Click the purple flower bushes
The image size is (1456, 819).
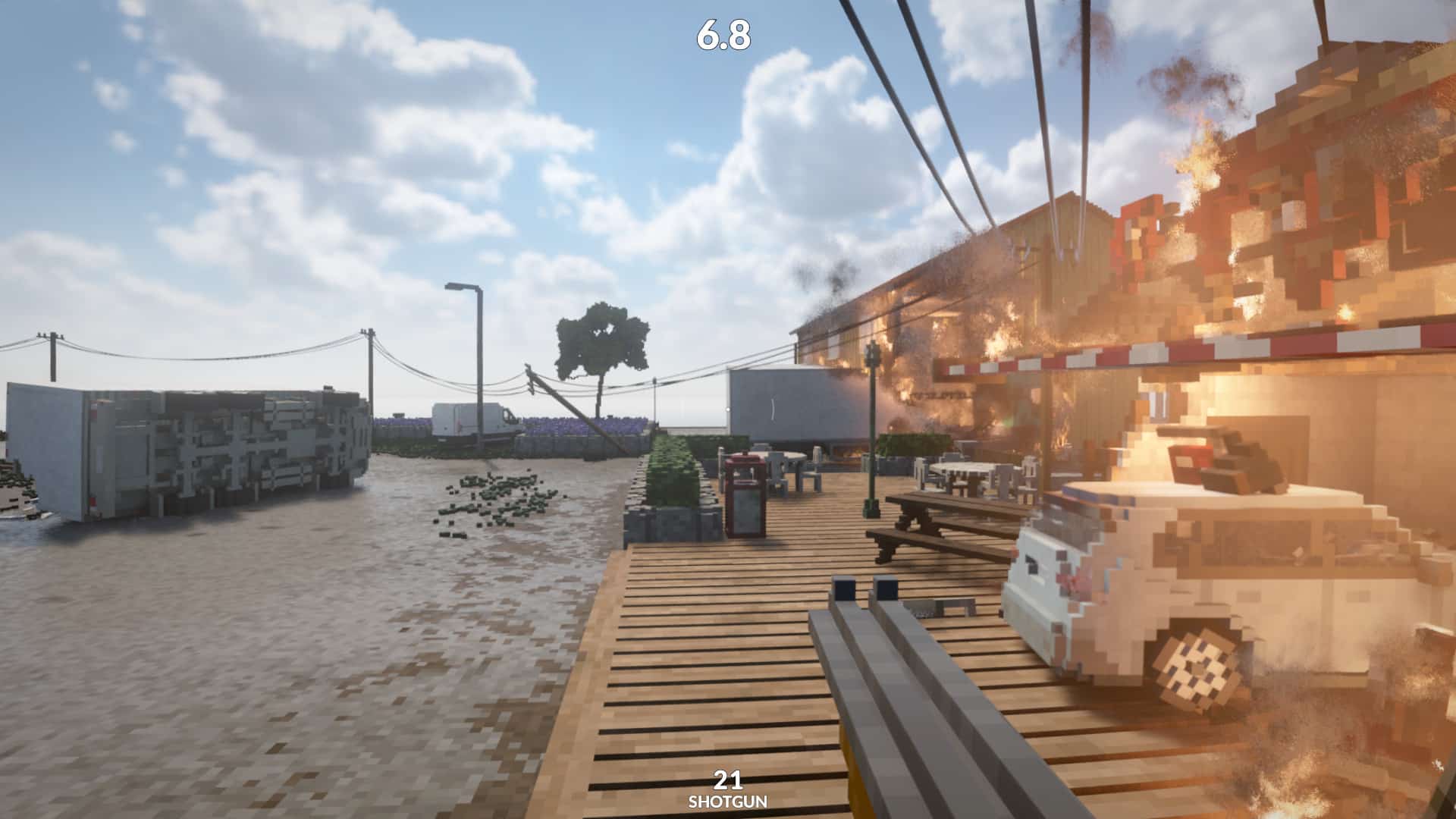546,425
